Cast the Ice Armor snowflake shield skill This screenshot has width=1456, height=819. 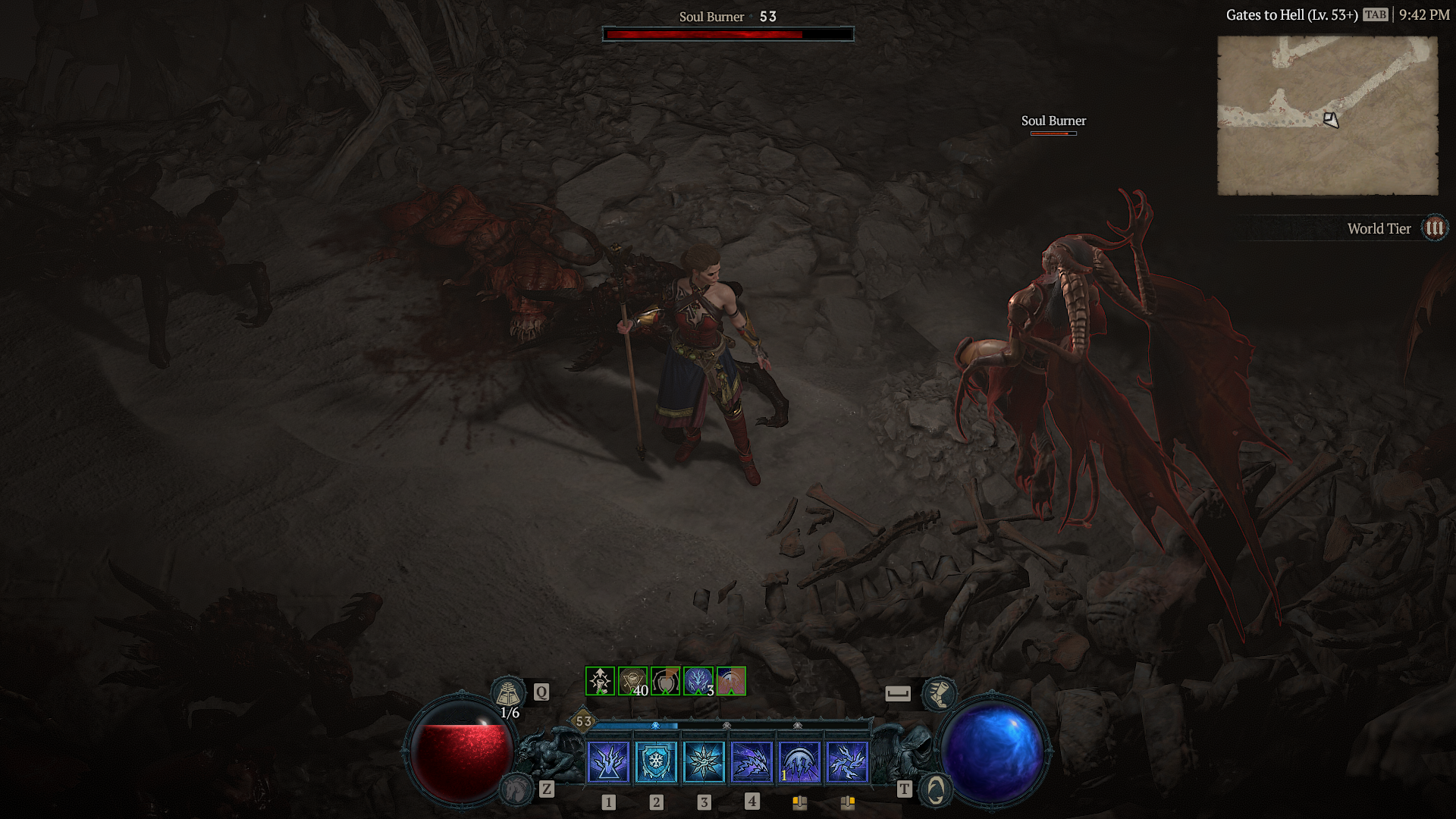656,761
